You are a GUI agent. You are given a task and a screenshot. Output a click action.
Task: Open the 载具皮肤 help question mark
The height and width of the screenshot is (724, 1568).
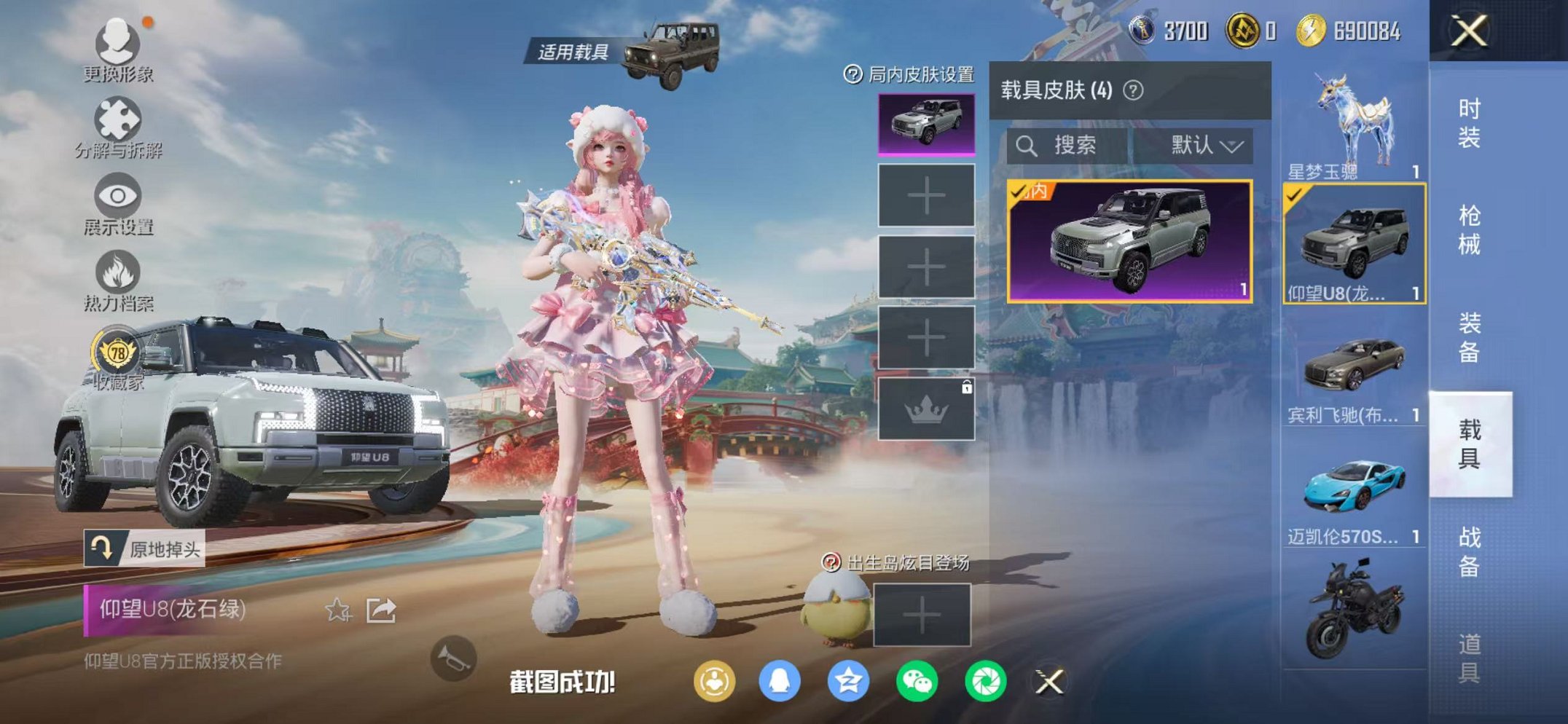pos(1132,89)
